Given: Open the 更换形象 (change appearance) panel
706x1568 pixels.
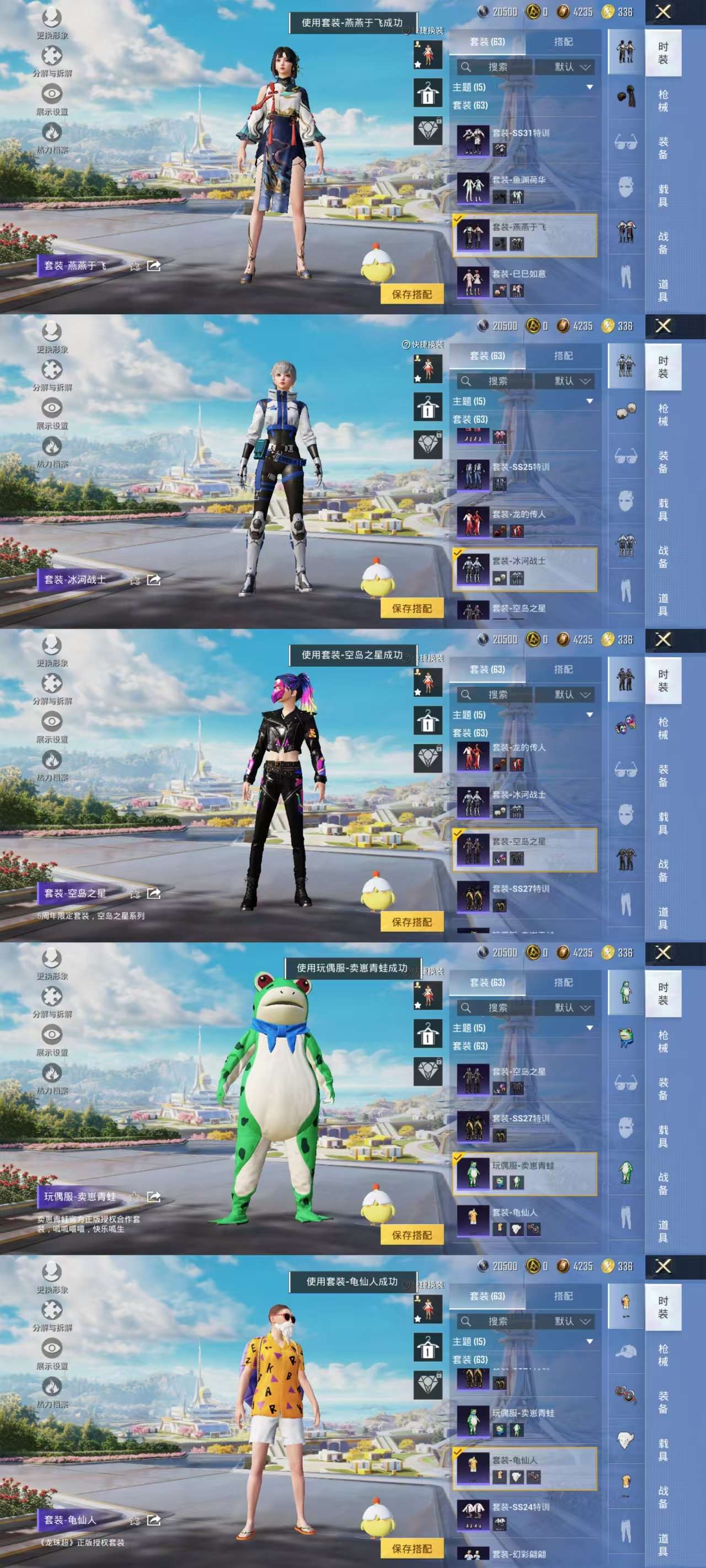Looking at the screenshot, I should [x=54, y=19].
